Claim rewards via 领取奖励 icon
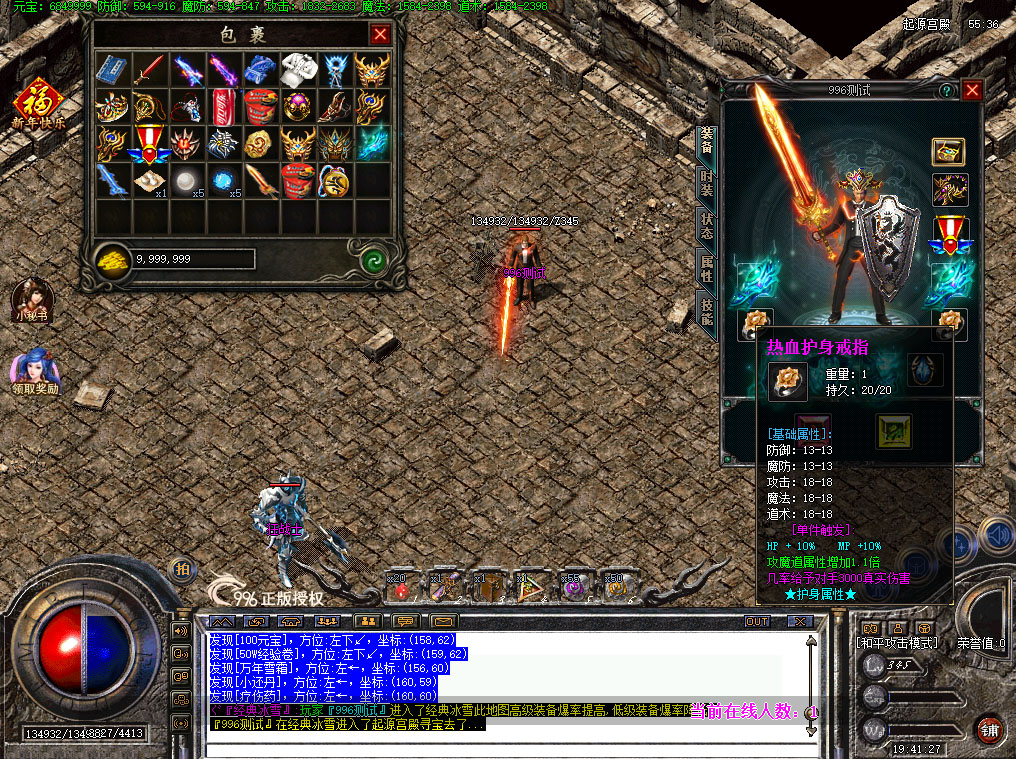 (x=34, y=370)
